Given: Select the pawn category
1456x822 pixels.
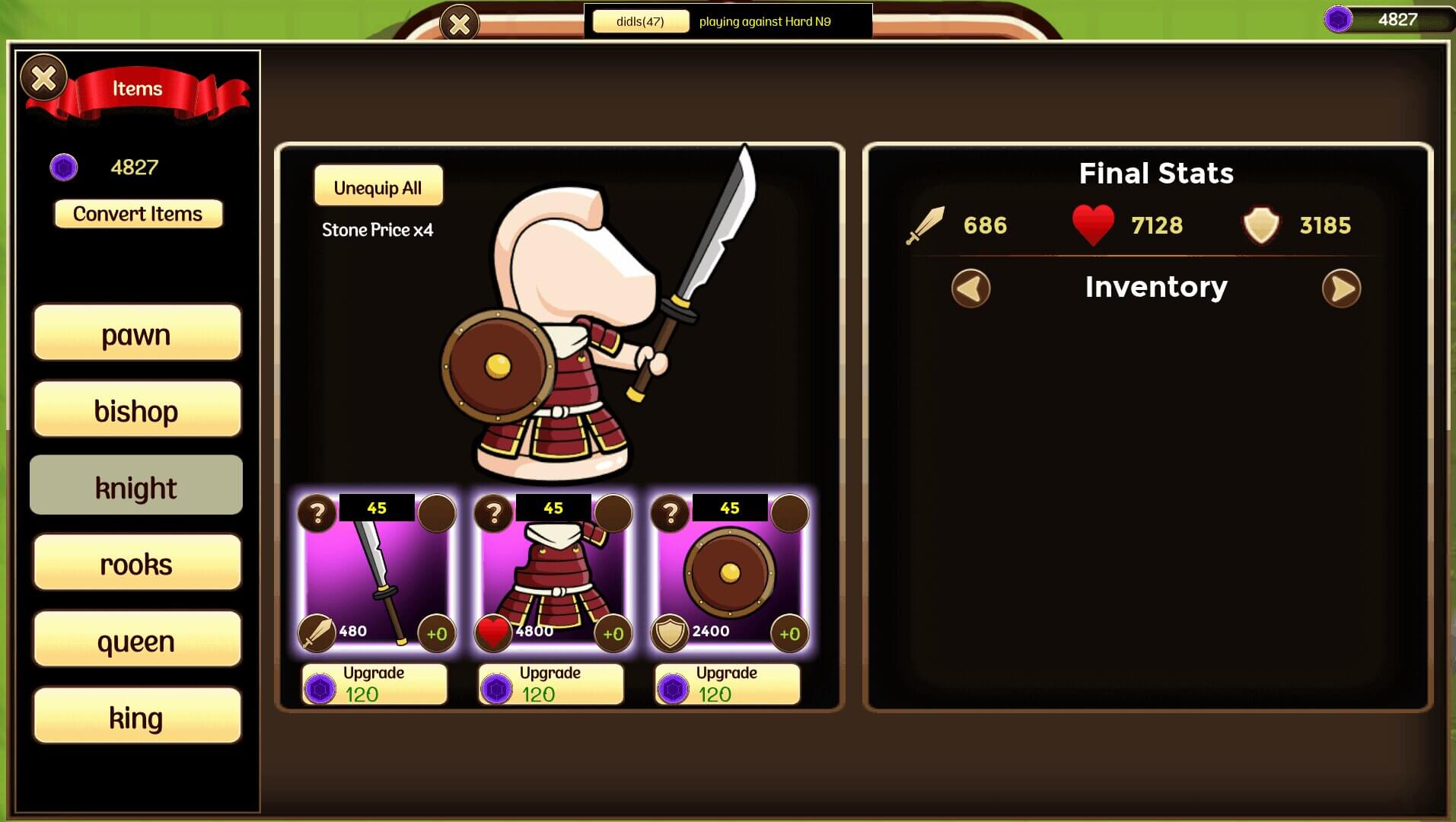Looking at the screenshot, I should pyautogui.click(x=137, y=333).
